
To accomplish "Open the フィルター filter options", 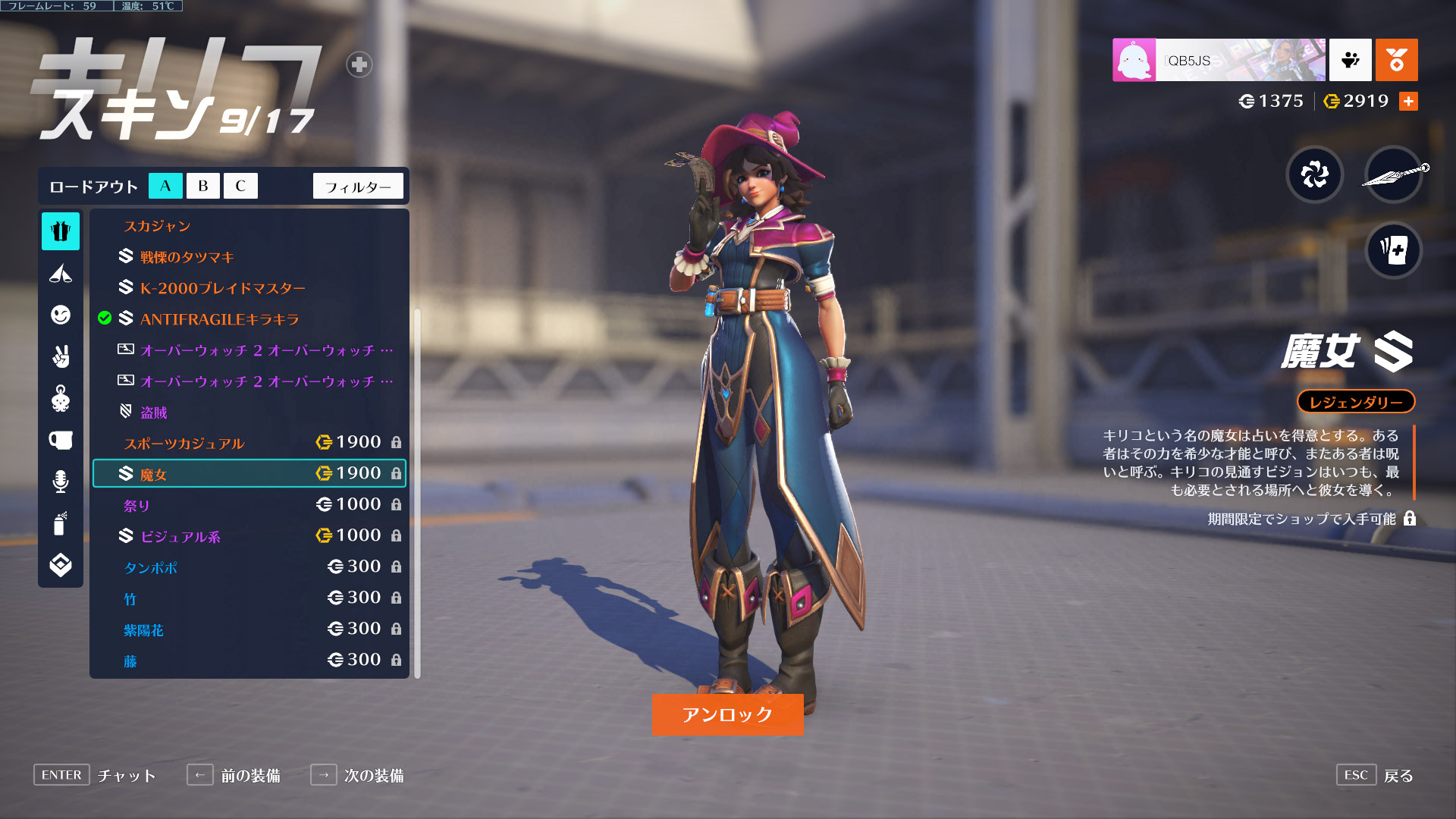I will coord(358,187).
